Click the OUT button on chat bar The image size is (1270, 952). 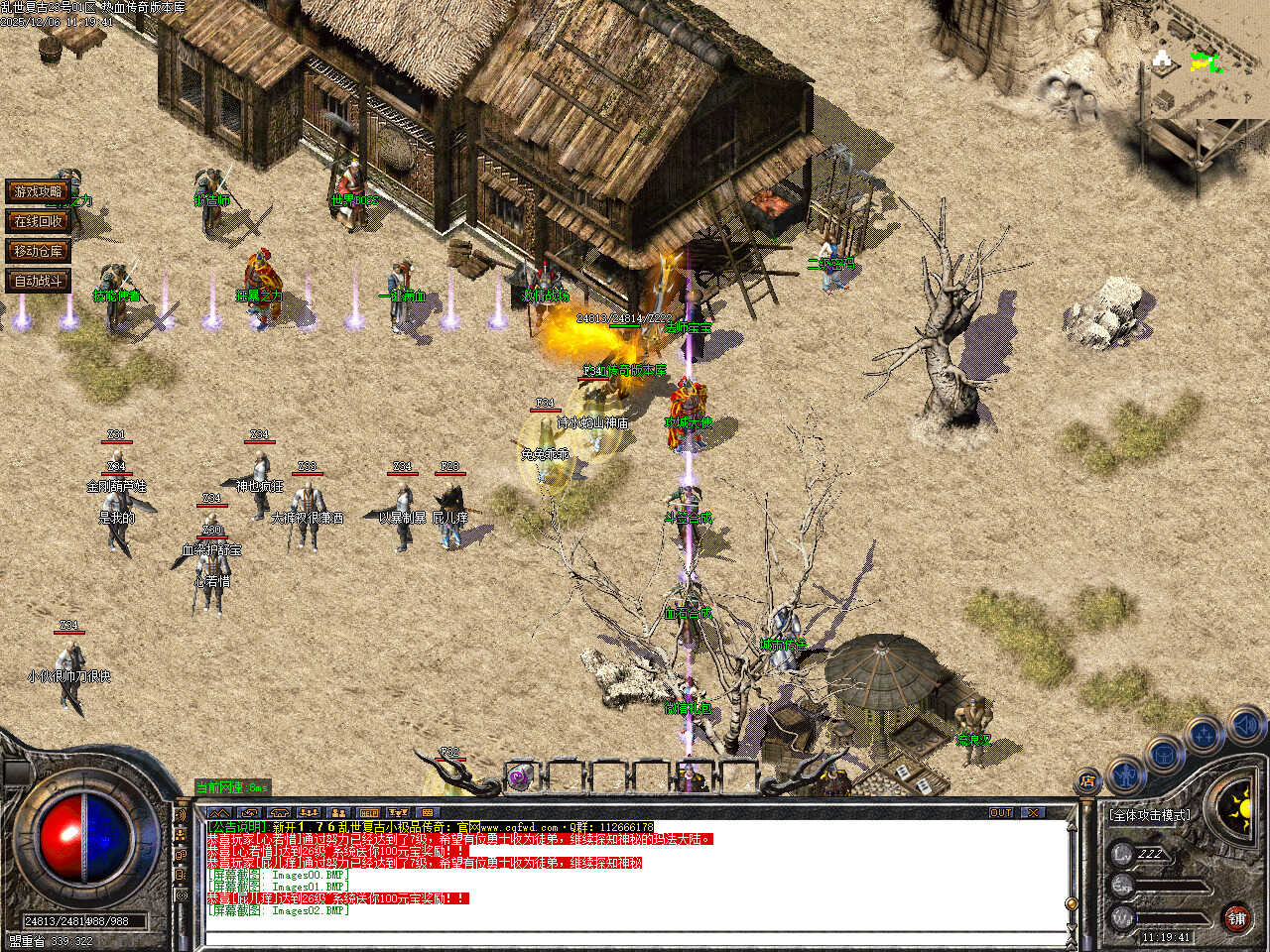click(x=1001, y=812)
